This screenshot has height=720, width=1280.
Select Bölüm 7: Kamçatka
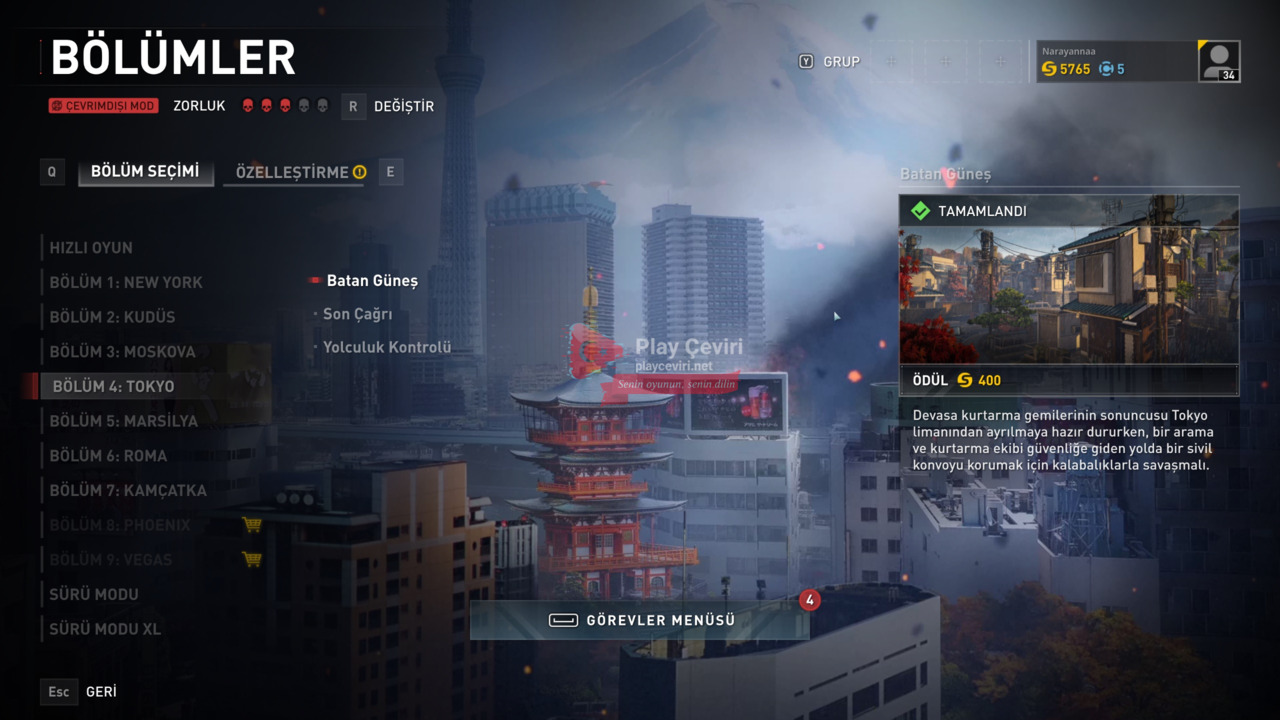pyautogui.click(x=128, y=491)
